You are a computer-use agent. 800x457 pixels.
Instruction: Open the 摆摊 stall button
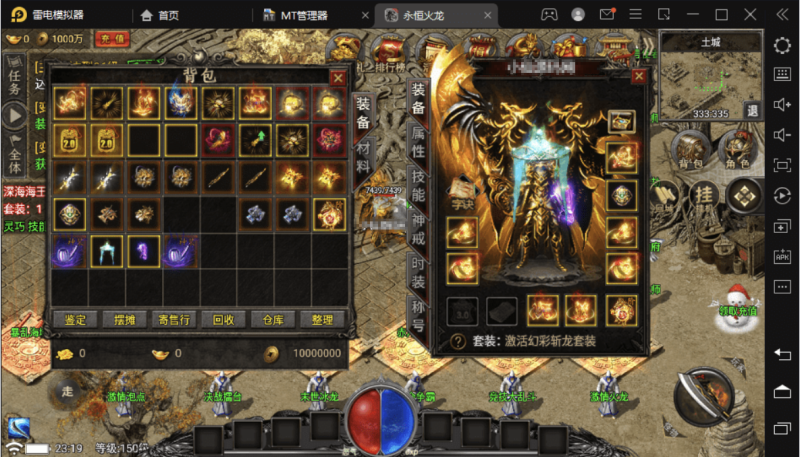125,320
